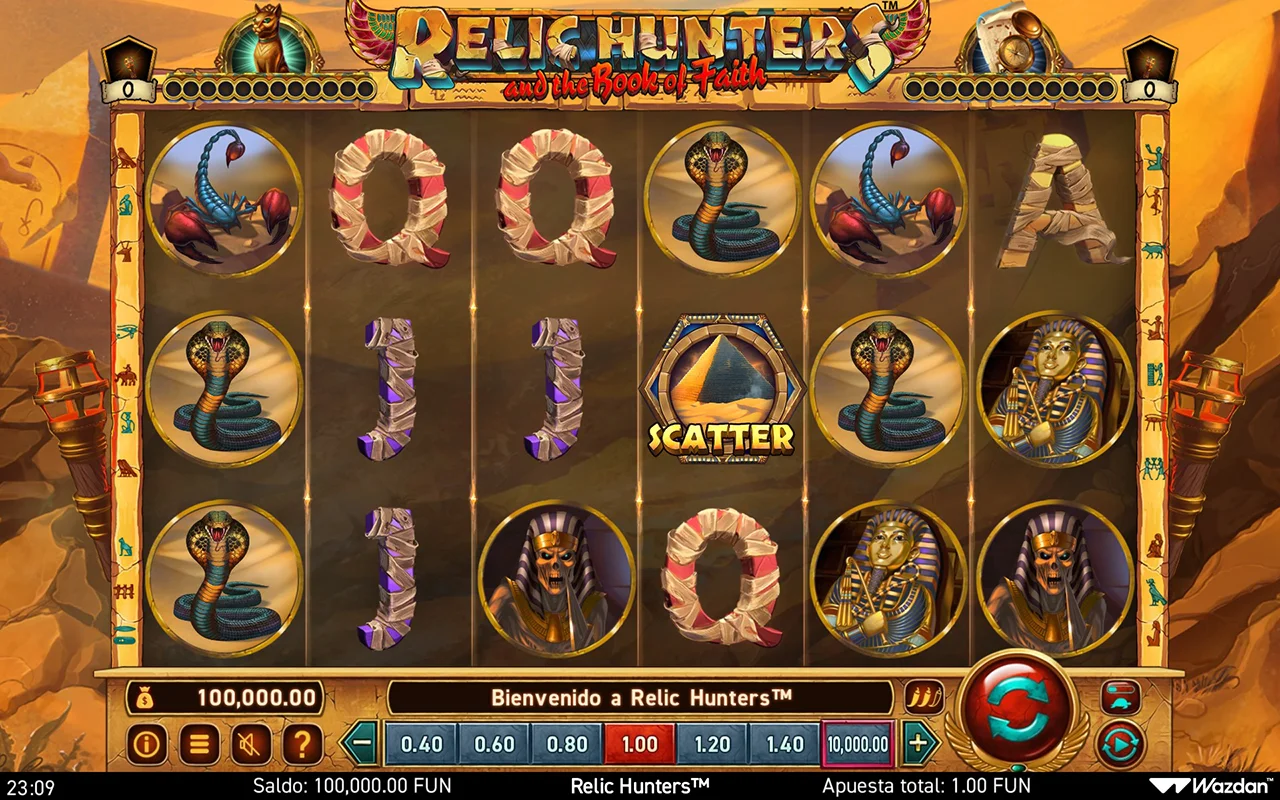Decrease the bet with minus arrow
Image resolution: width=1280 pixels, height=800 pixels.
(x=361, y=744)
